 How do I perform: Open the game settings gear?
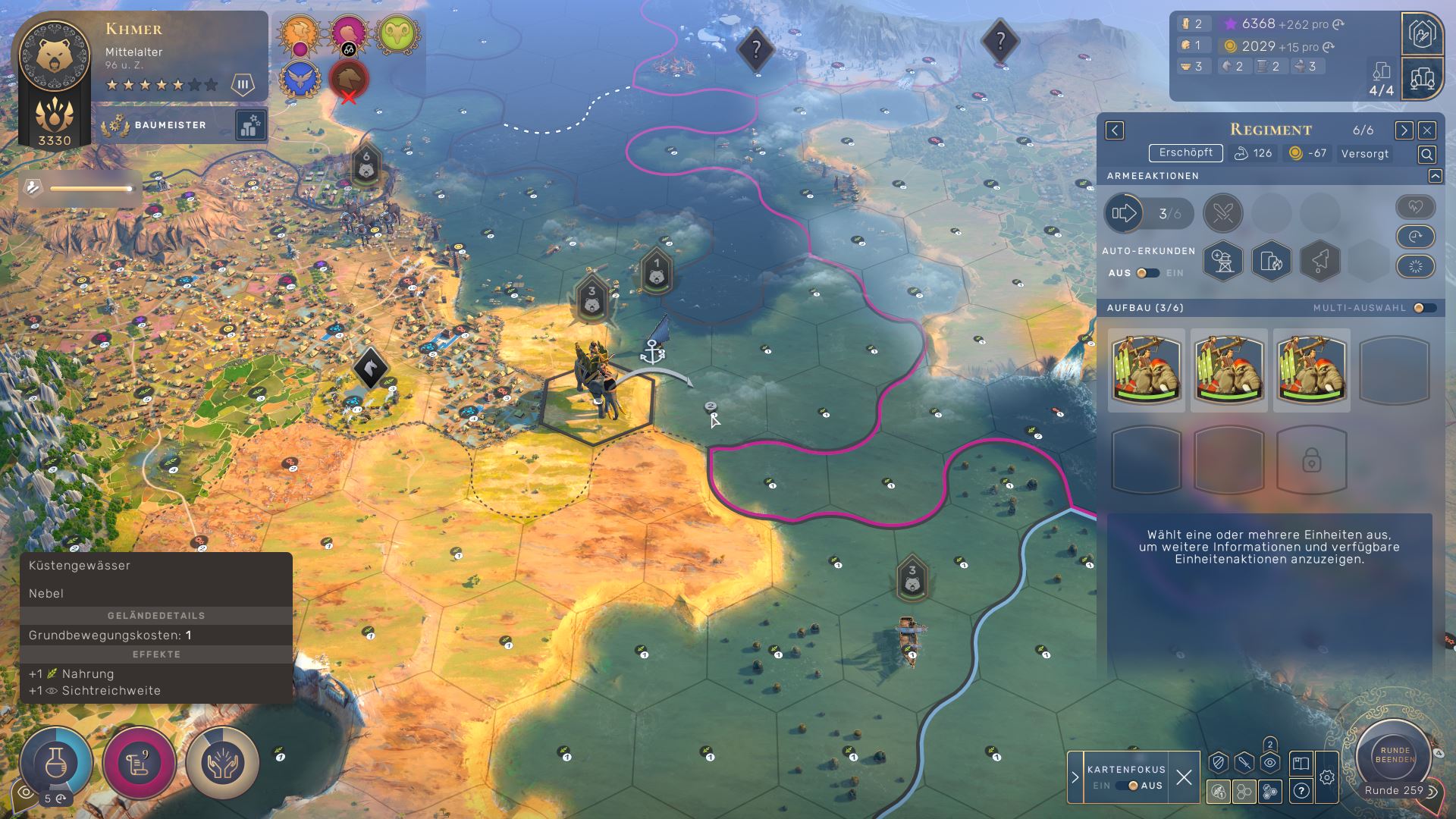(1326, 777)
